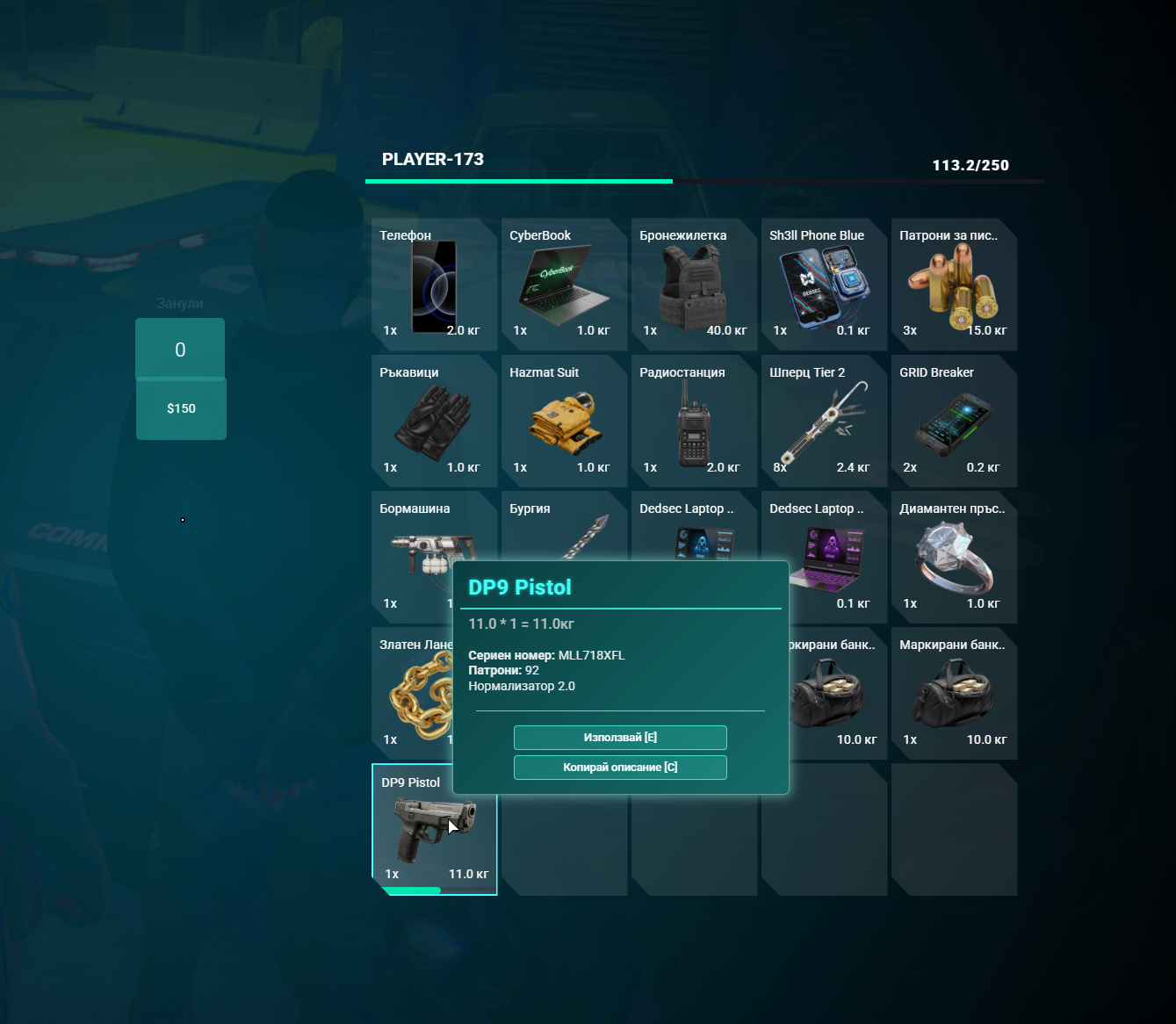Select the GRID Breaker device
The height and width of the screenshot is (1024, 1176).
tap(954, 422)
